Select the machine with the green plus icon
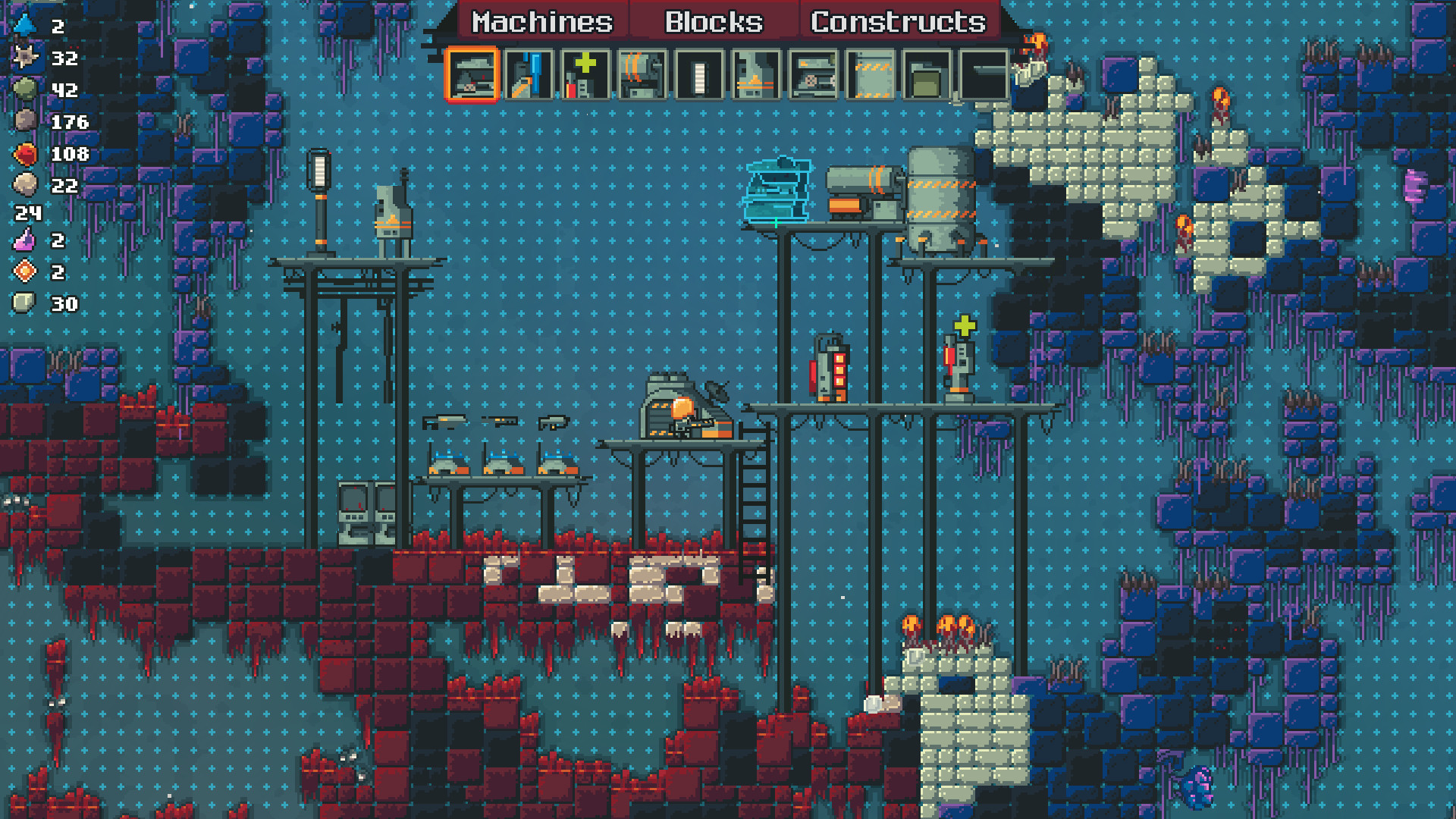This screenshot has width=1456, height=819. coord(585,76)
